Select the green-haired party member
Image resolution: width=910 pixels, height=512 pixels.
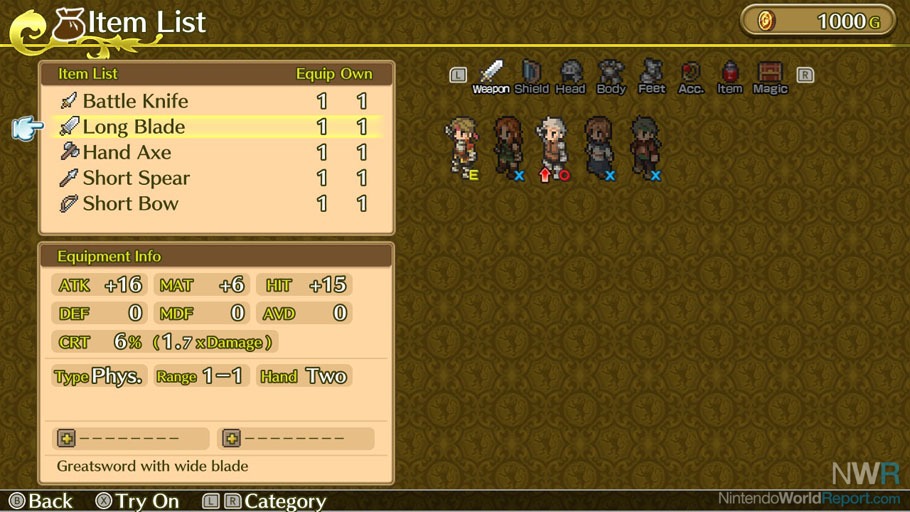point(644,148)
